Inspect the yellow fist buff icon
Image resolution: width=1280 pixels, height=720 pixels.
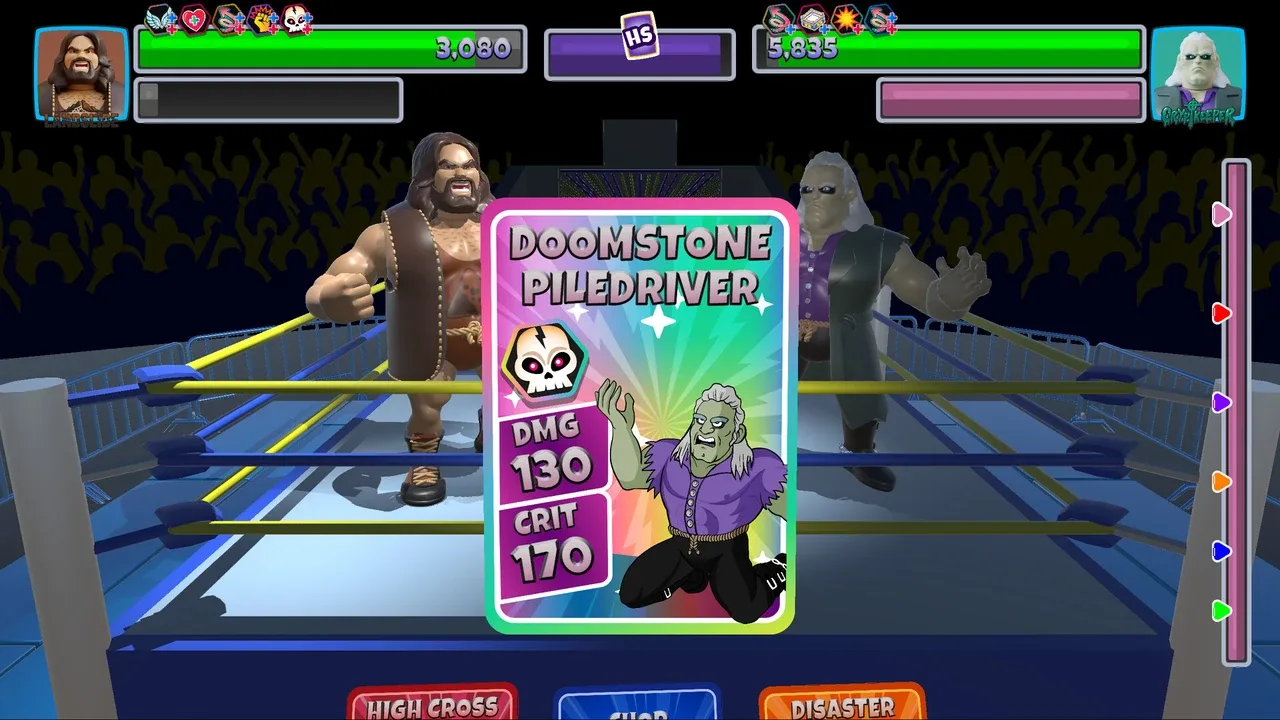263,19
